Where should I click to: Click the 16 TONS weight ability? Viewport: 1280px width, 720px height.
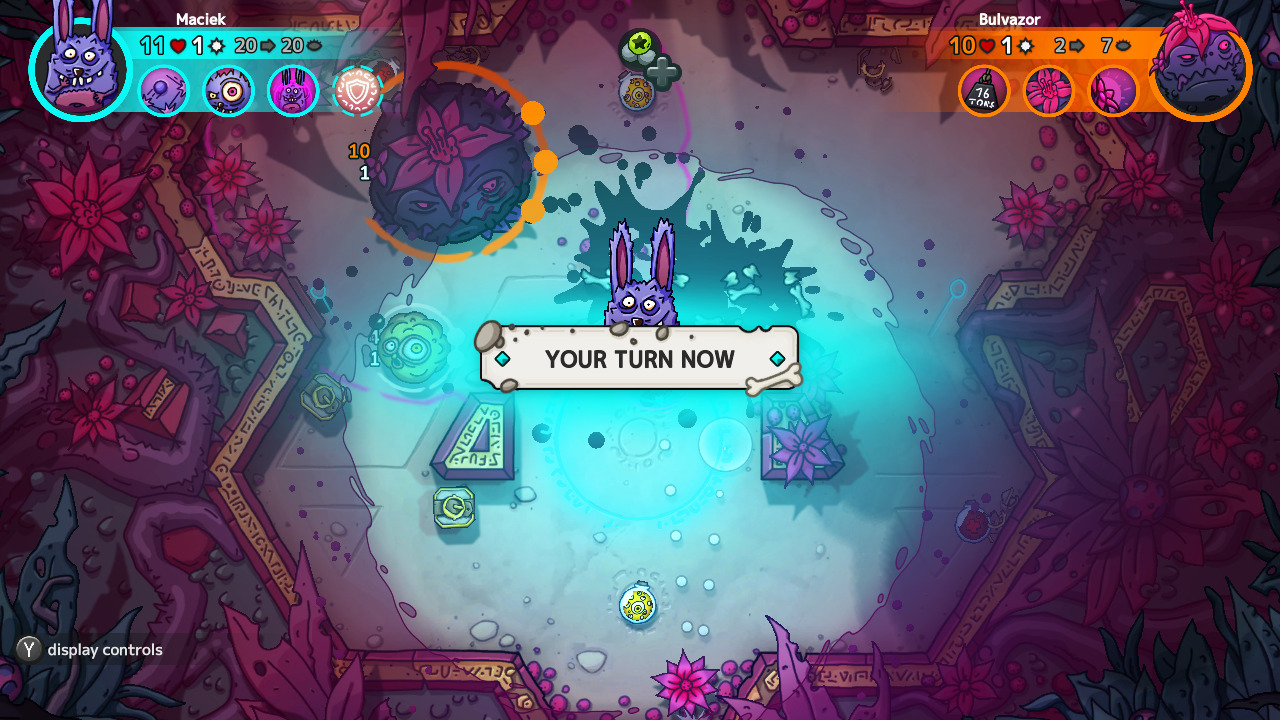(985, 90)
